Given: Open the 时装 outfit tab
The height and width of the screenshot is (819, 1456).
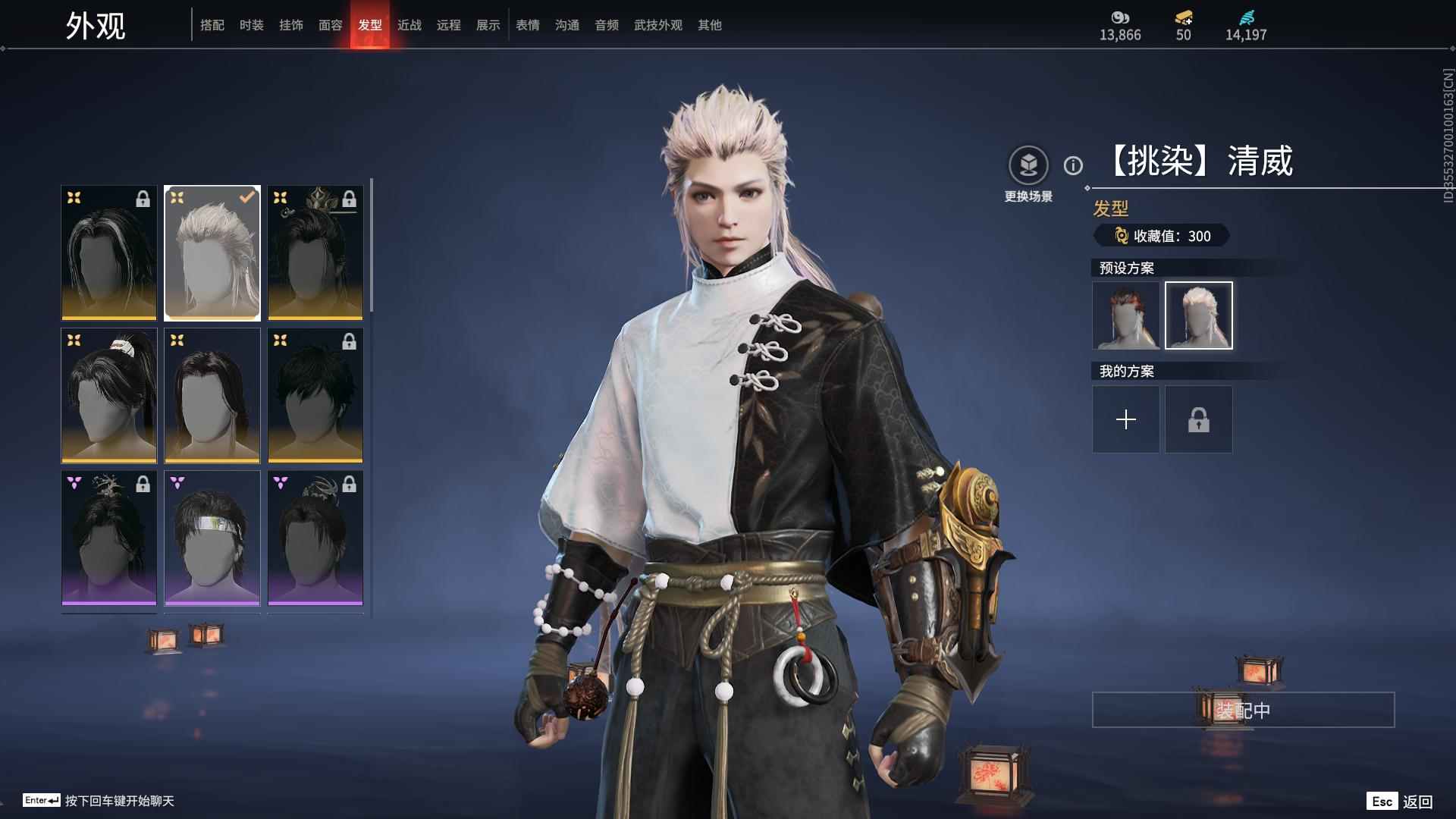Looking at the screenshot, I should (x=252, y=25).
